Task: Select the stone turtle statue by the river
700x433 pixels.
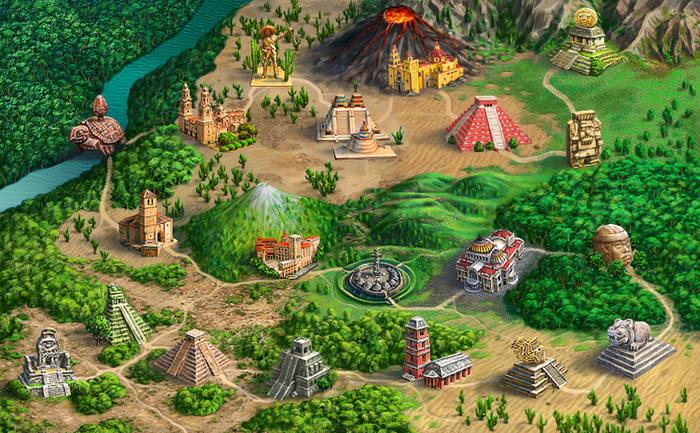Action: (97, 129)
